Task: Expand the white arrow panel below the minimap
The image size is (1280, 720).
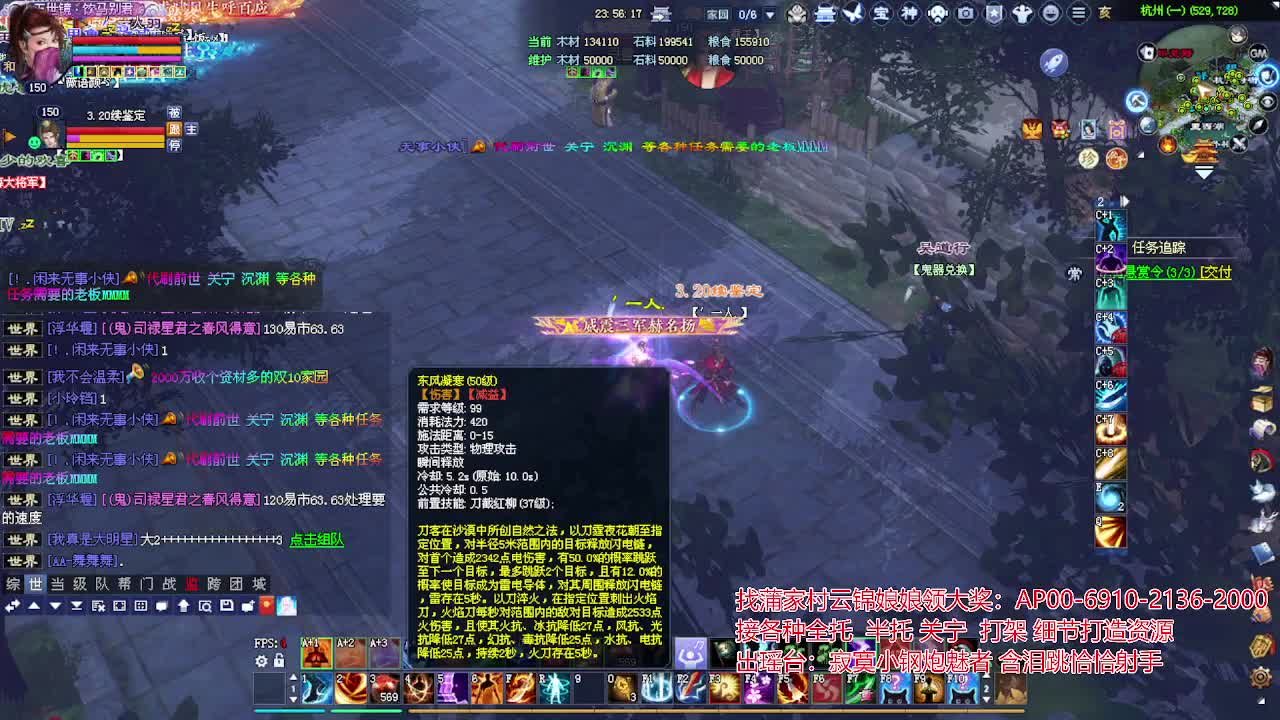Action: click(1205, 171)
